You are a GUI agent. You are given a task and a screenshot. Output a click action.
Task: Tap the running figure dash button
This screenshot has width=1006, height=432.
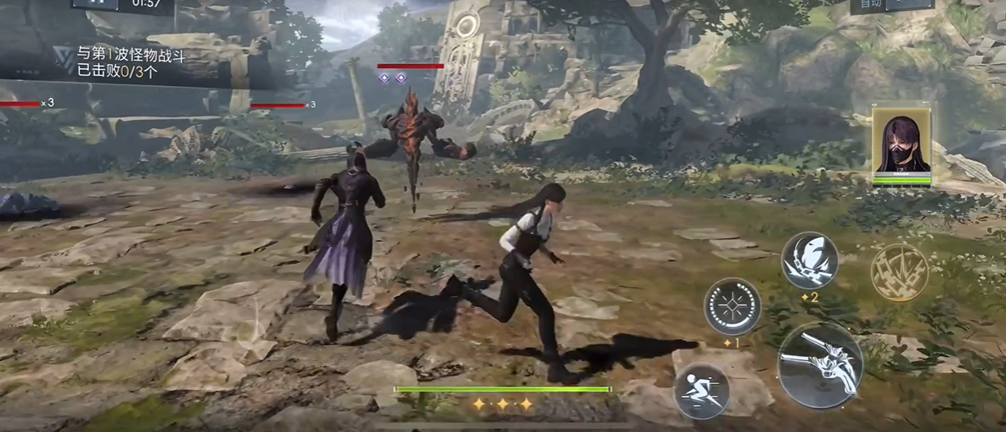click(700, 390)
